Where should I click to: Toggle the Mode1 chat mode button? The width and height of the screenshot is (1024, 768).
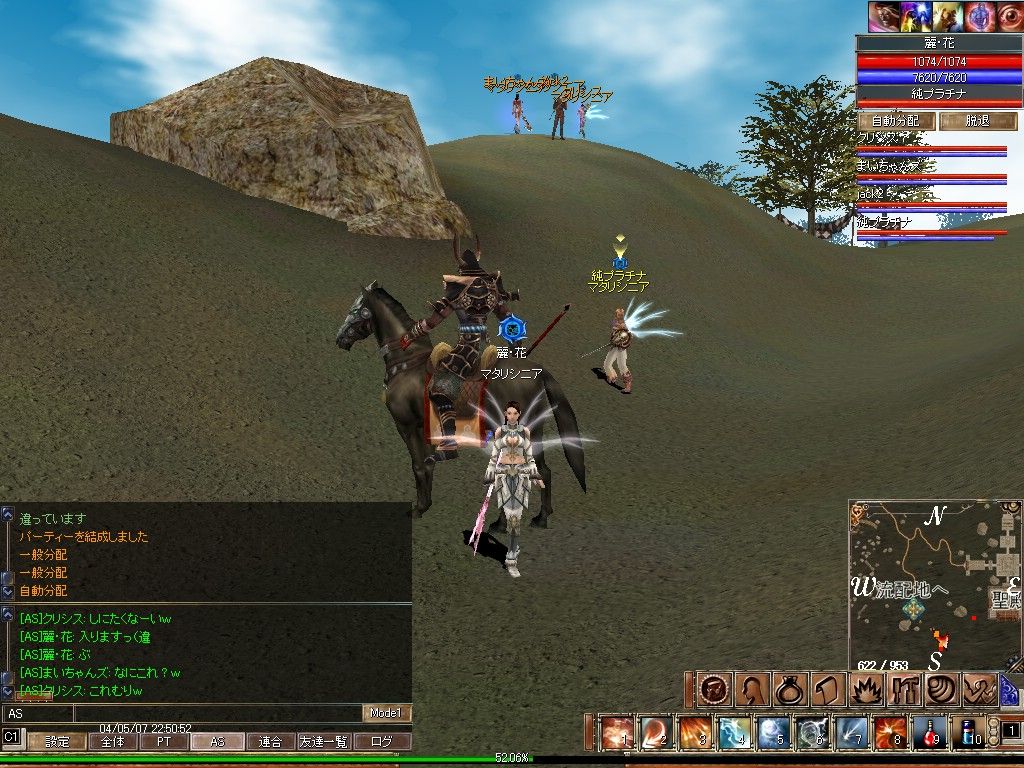tap(386, 713)
